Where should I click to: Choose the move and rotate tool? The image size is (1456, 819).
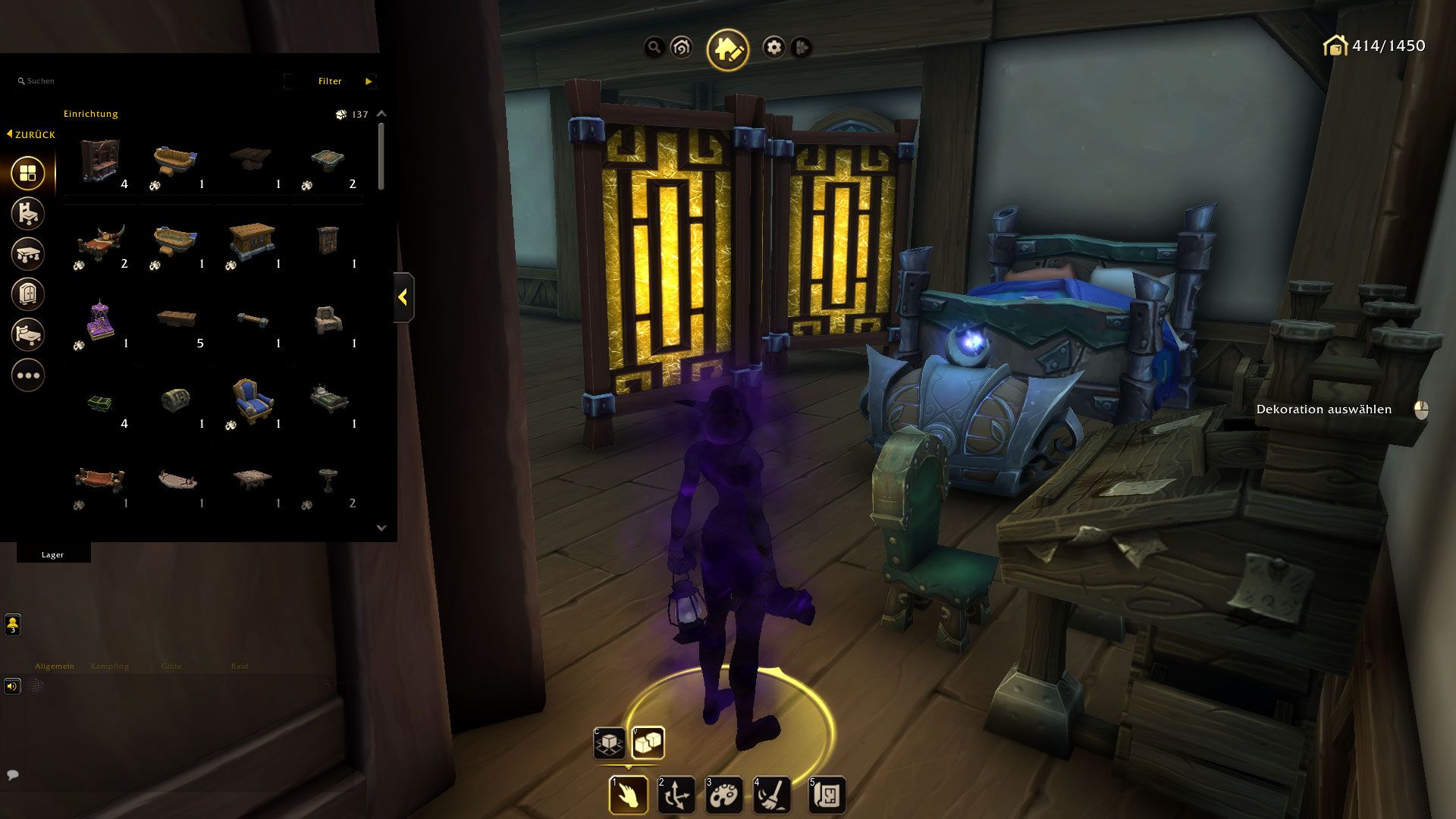675,795
